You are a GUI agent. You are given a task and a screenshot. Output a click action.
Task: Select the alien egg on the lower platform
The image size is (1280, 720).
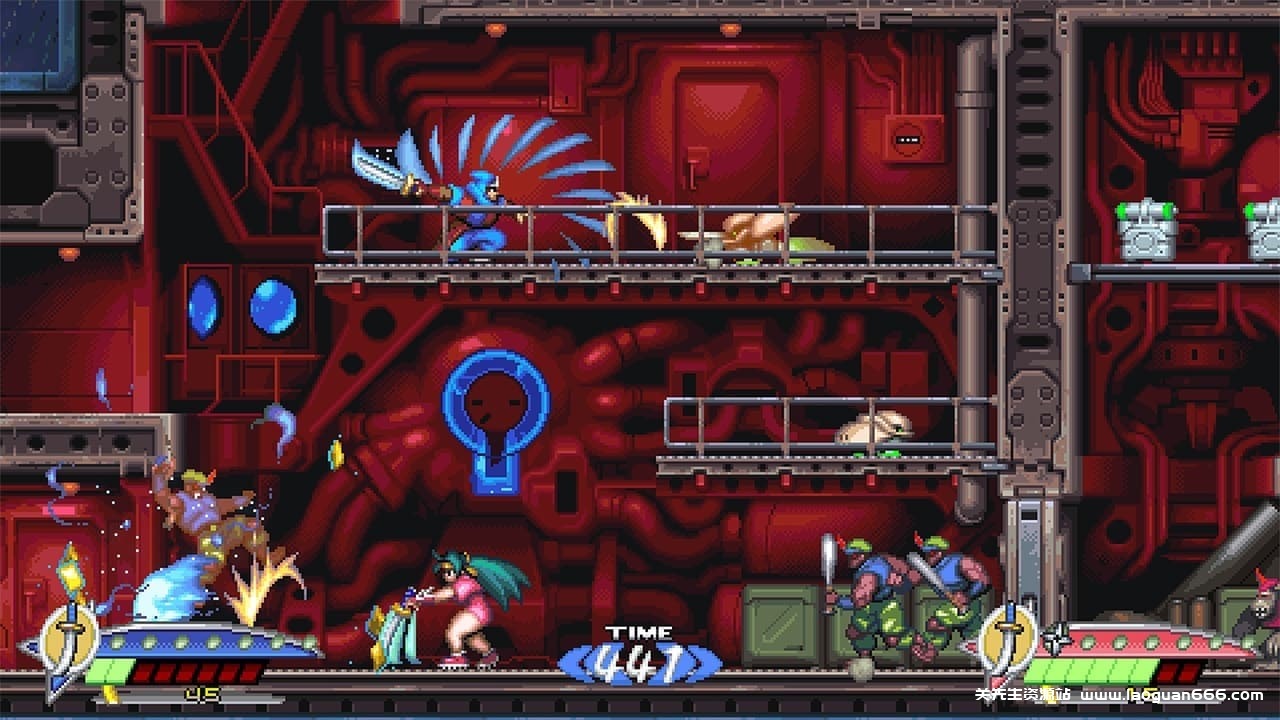[875, 430]
